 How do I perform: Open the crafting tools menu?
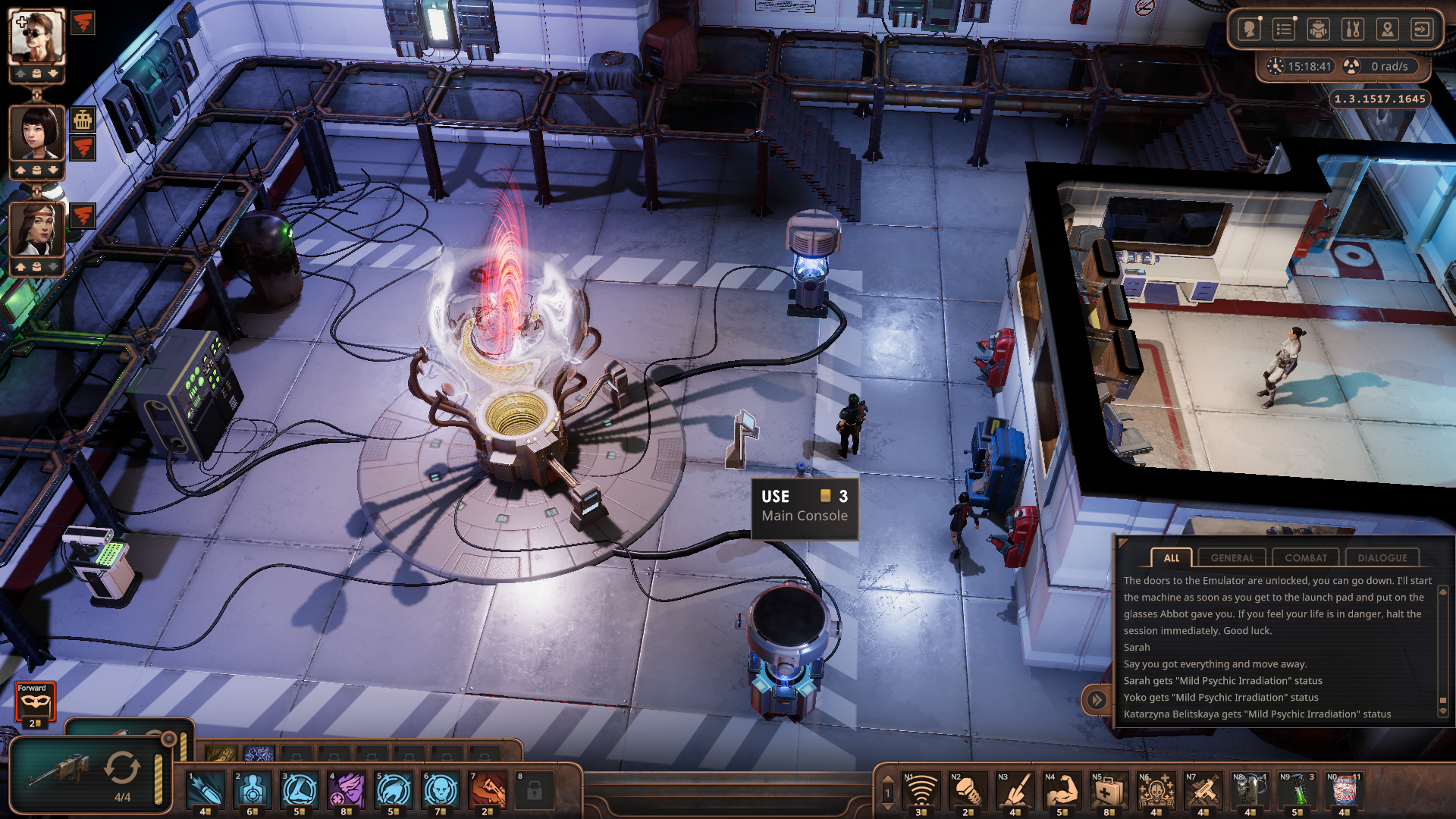click(1353, 30)
